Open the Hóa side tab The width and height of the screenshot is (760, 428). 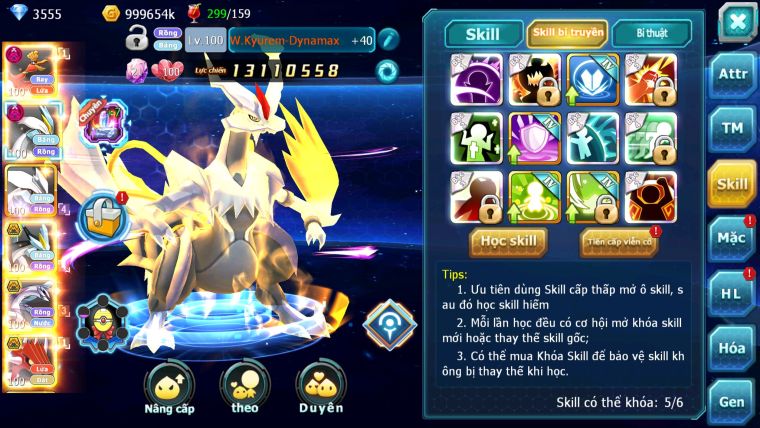(x=732, y=347)
